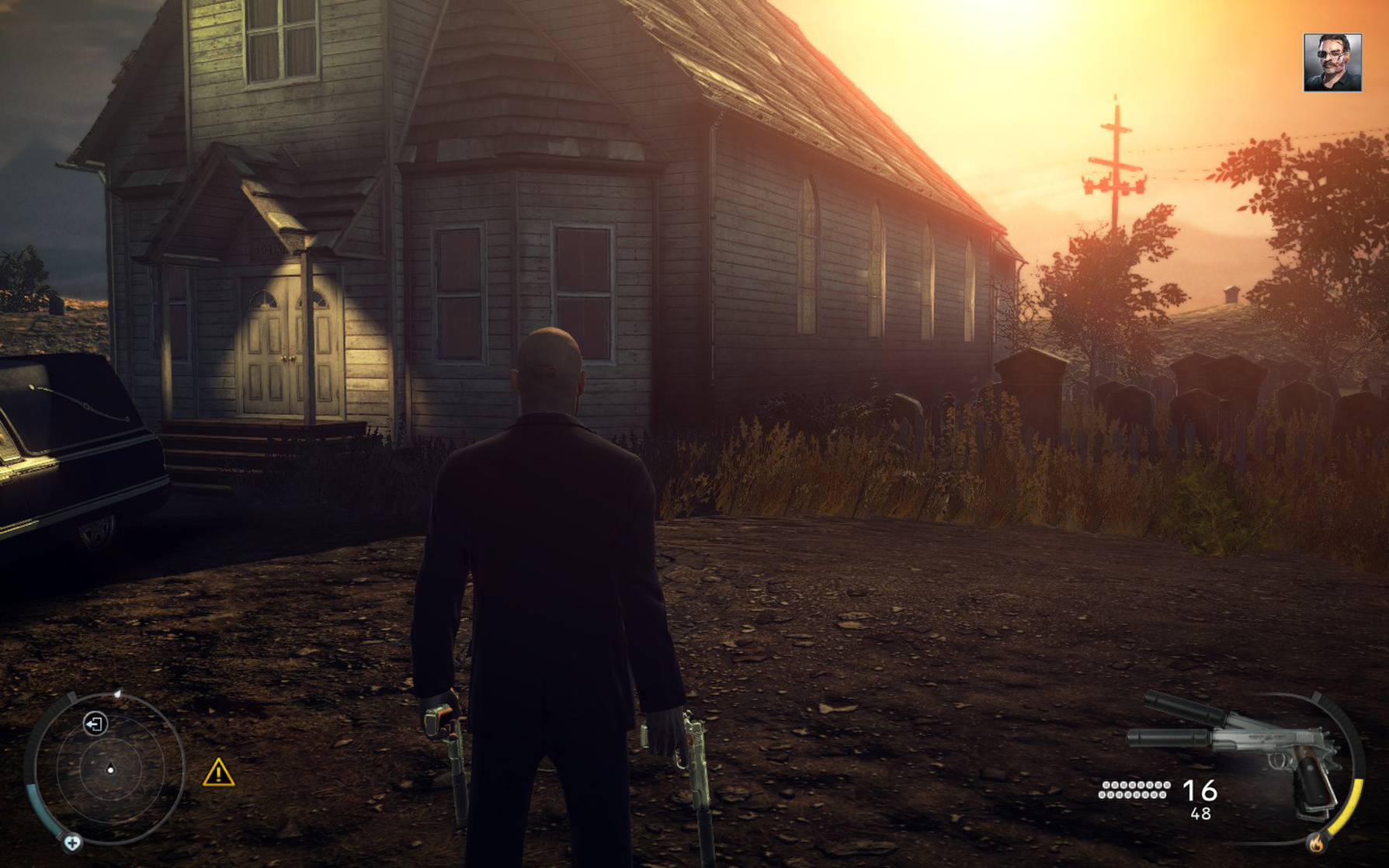Click the health cross icon below minimap
Viewport: 1389px width, 868px height.
tap(72, 842)
